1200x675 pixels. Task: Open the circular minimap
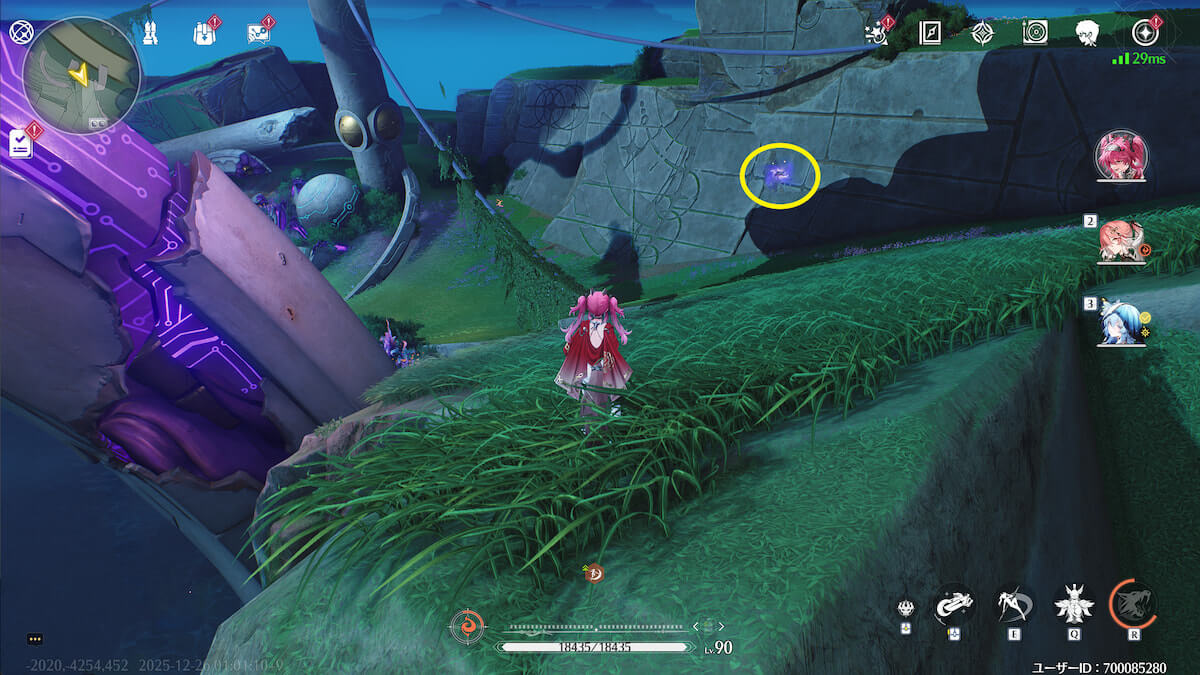[81, 74]
